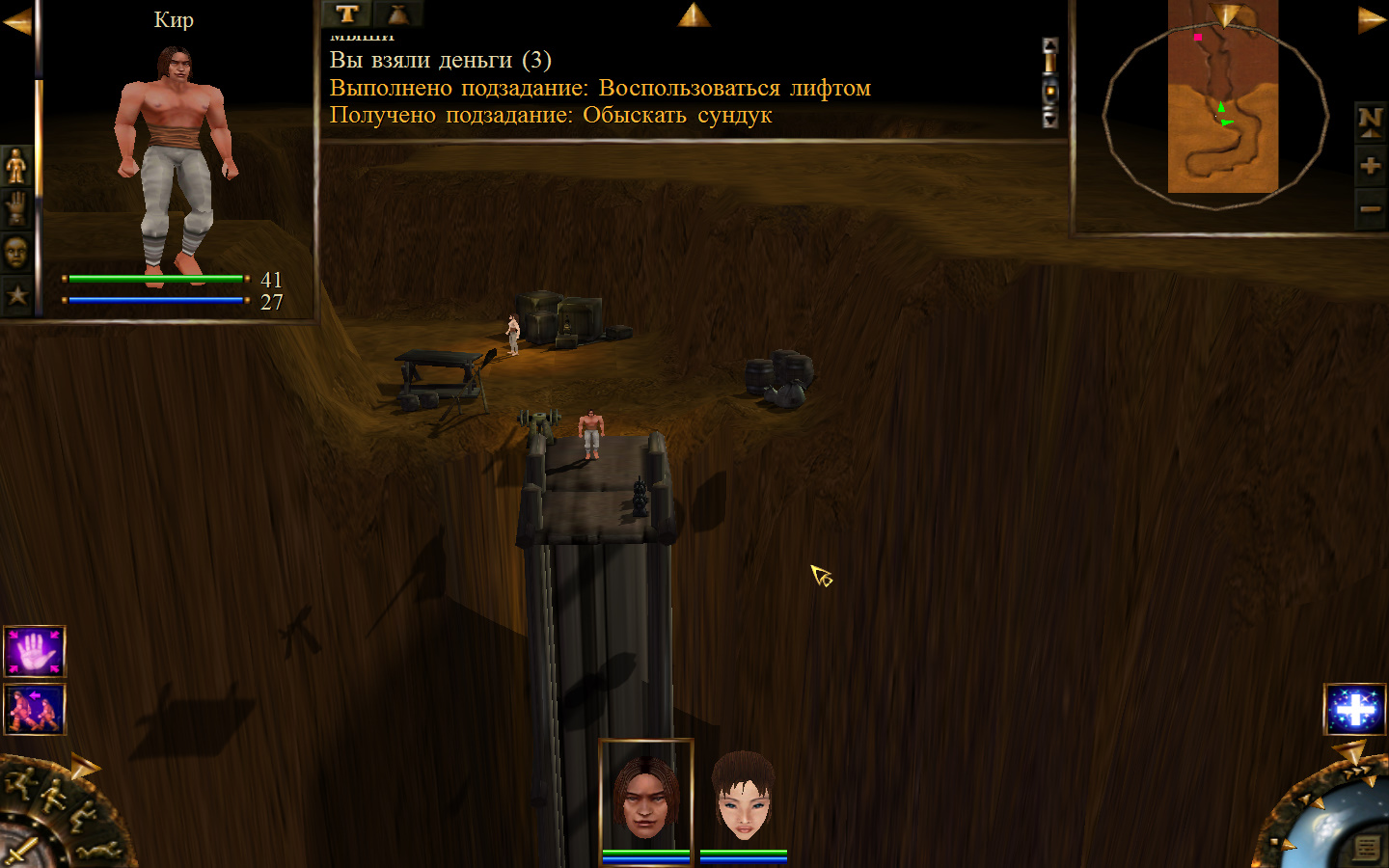The image size is (1389, 868).
Task: Open the golden body figure panel
Action: pos(16,167)
